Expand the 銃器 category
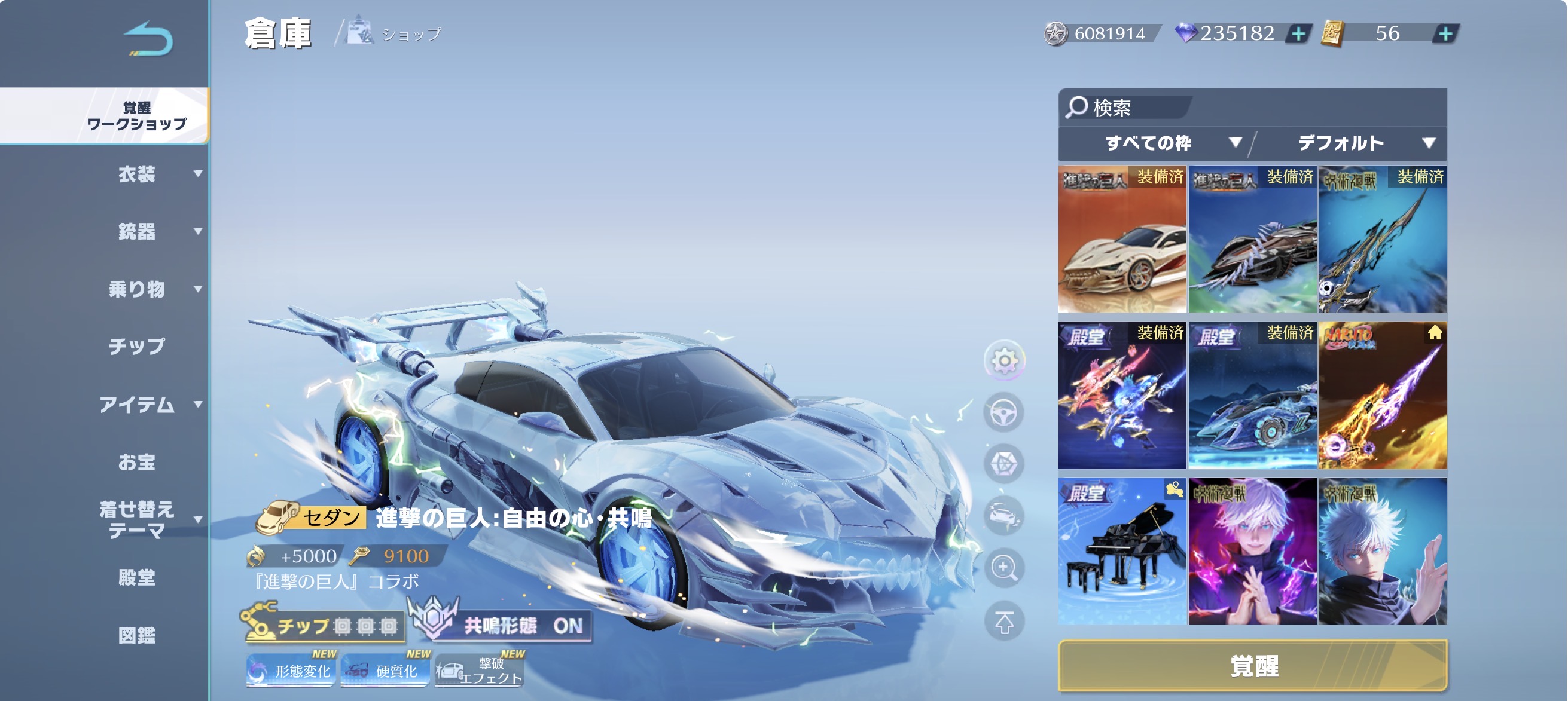This screenshot has width=1568, height=701. click(138, 231)
